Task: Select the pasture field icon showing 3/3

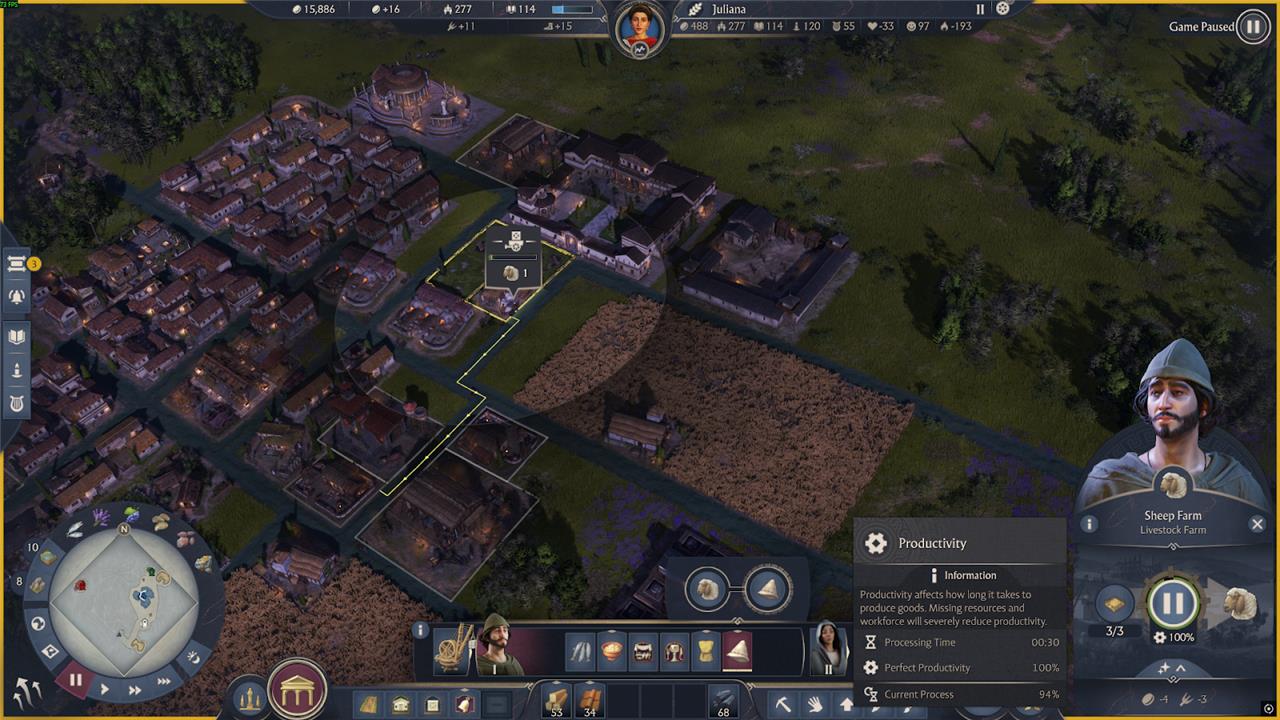Action: (x=1114, y=604)
